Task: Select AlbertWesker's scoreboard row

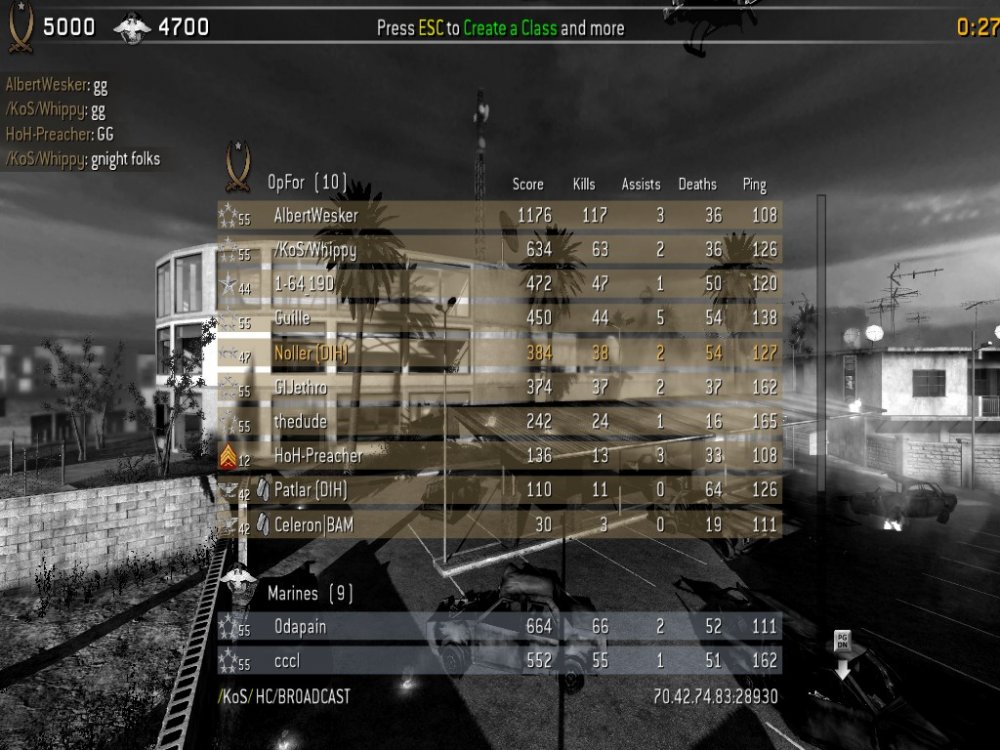Action: coord(498,215)
